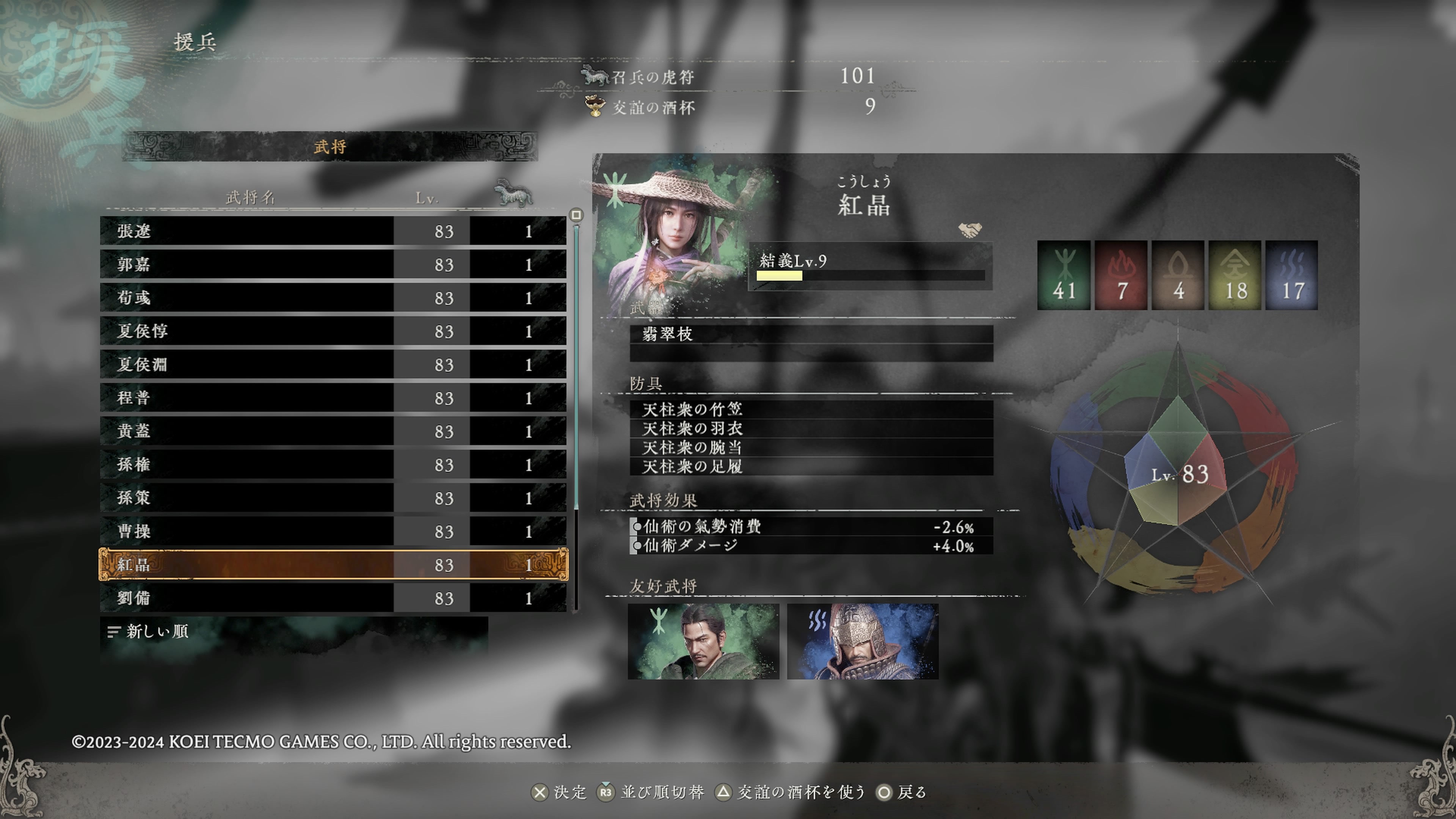Choose 程普 as reinforcement
Screen dimensions: 1456x819
(x=333, y=398)
